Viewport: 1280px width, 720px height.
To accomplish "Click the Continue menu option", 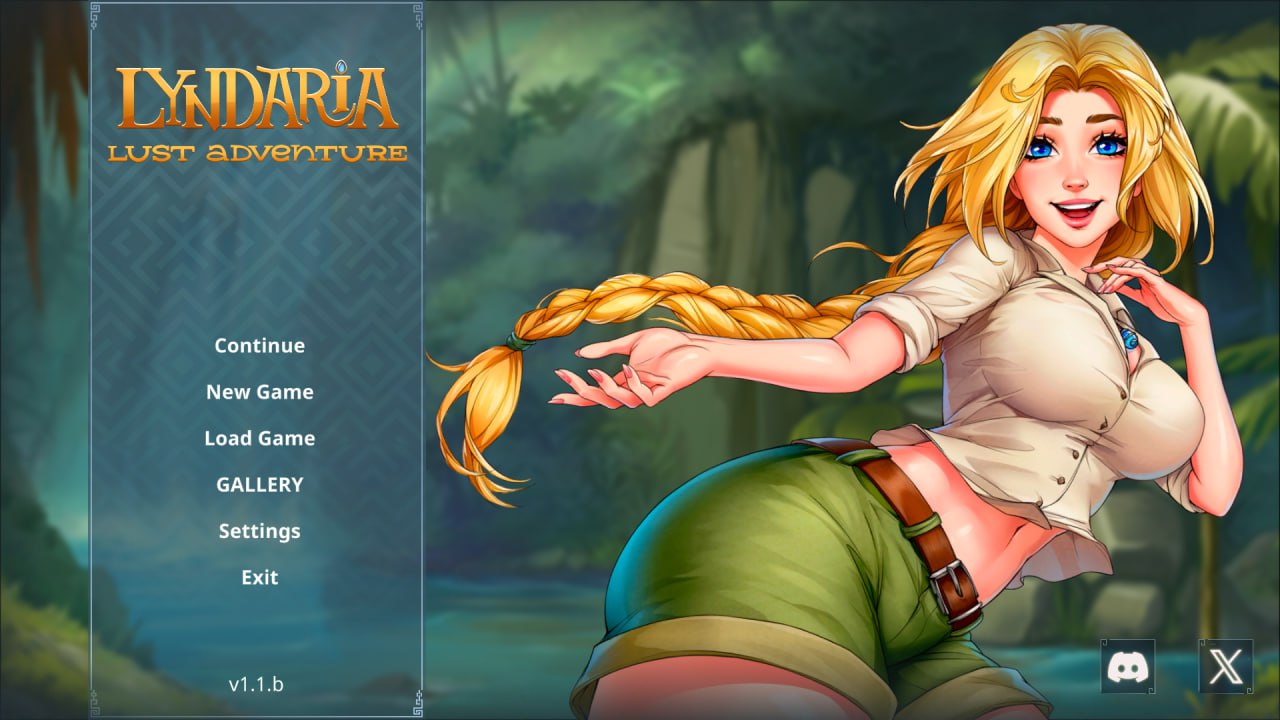I will 259,345.
